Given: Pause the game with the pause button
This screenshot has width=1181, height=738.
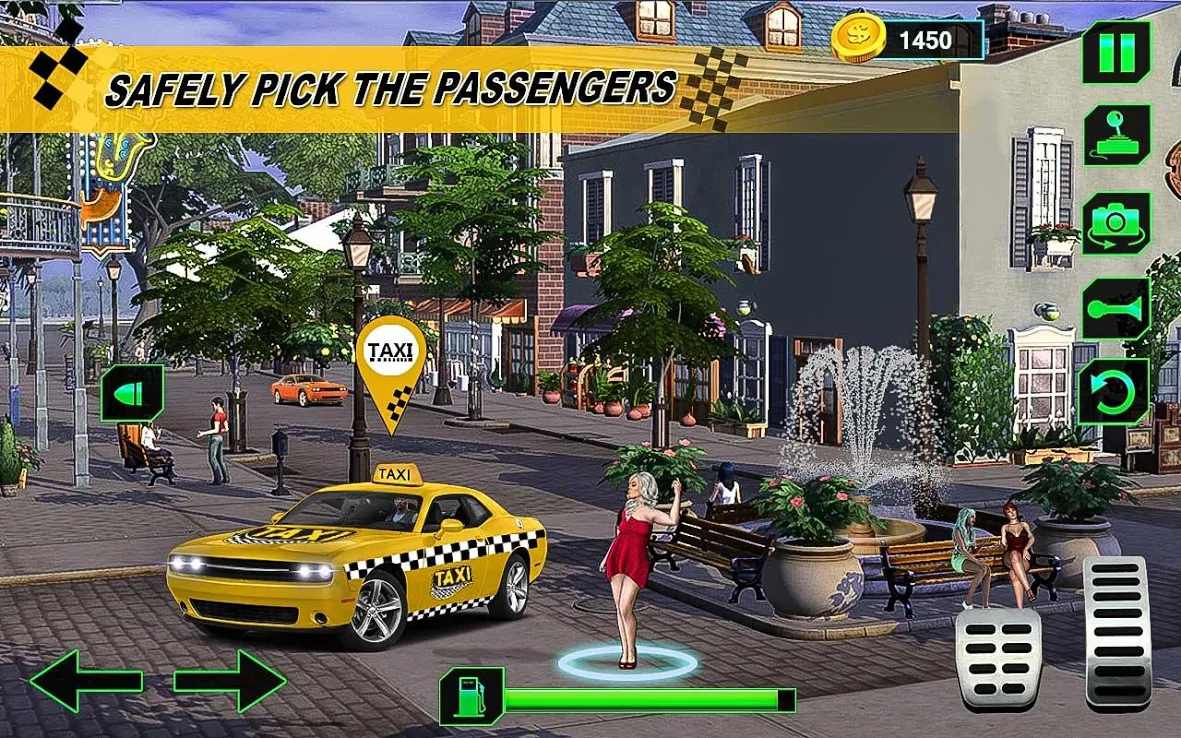Looking at the screenshot, I should tap(1116, 52).
